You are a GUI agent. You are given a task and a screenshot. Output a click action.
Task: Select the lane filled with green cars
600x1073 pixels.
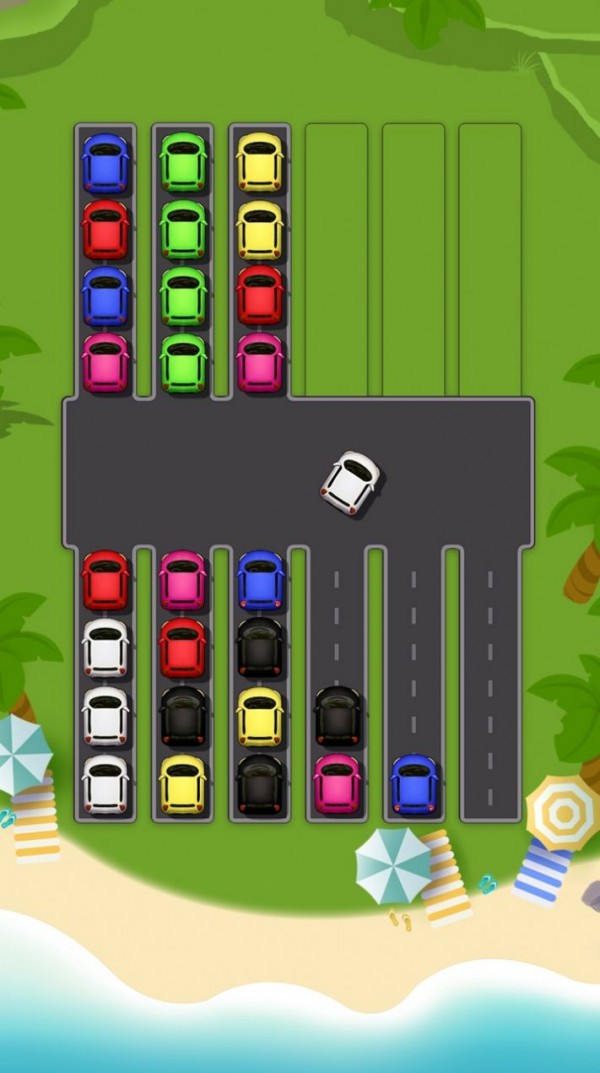click(x=183, y=262)
